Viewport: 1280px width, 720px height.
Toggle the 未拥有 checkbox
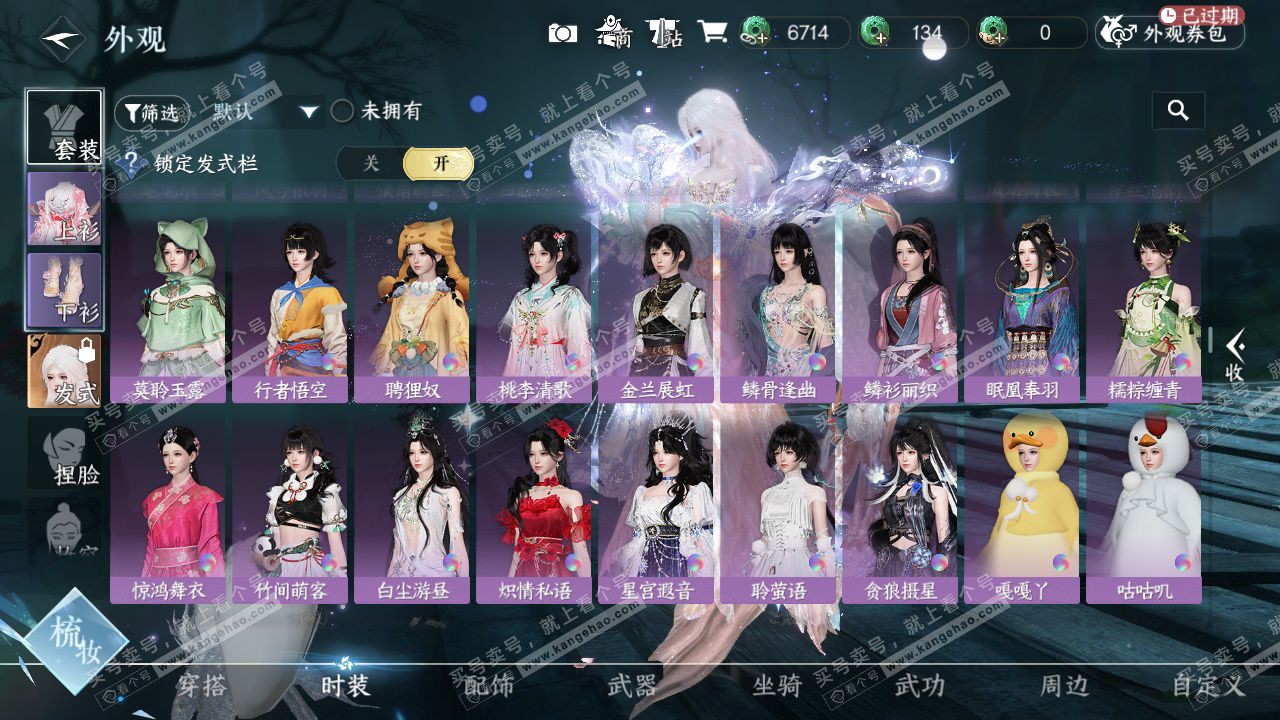click(343, 111)
